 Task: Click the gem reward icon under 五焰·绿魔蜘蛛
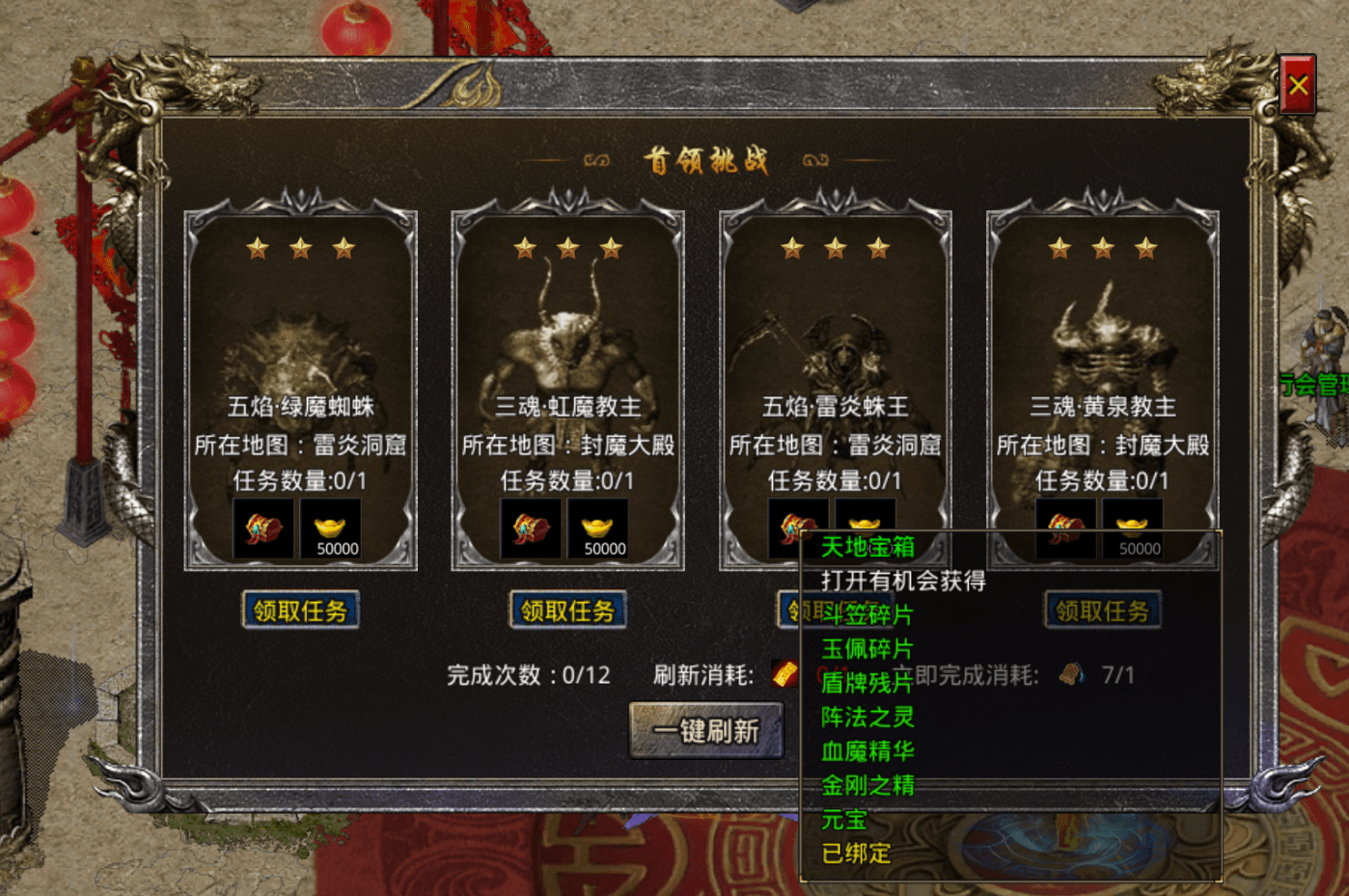[264, 528]
